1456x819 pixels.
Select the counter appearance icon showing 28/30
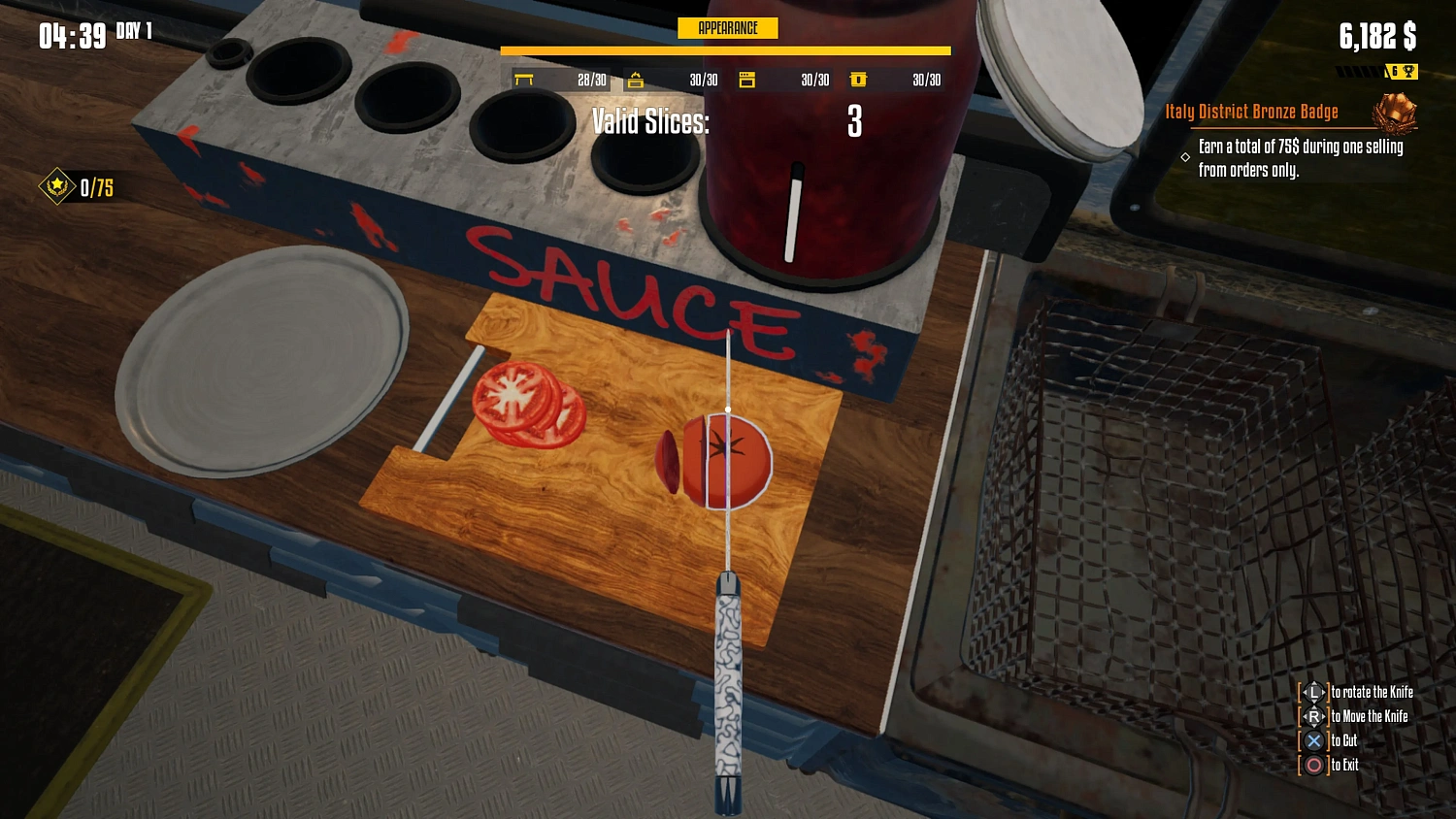525,80
